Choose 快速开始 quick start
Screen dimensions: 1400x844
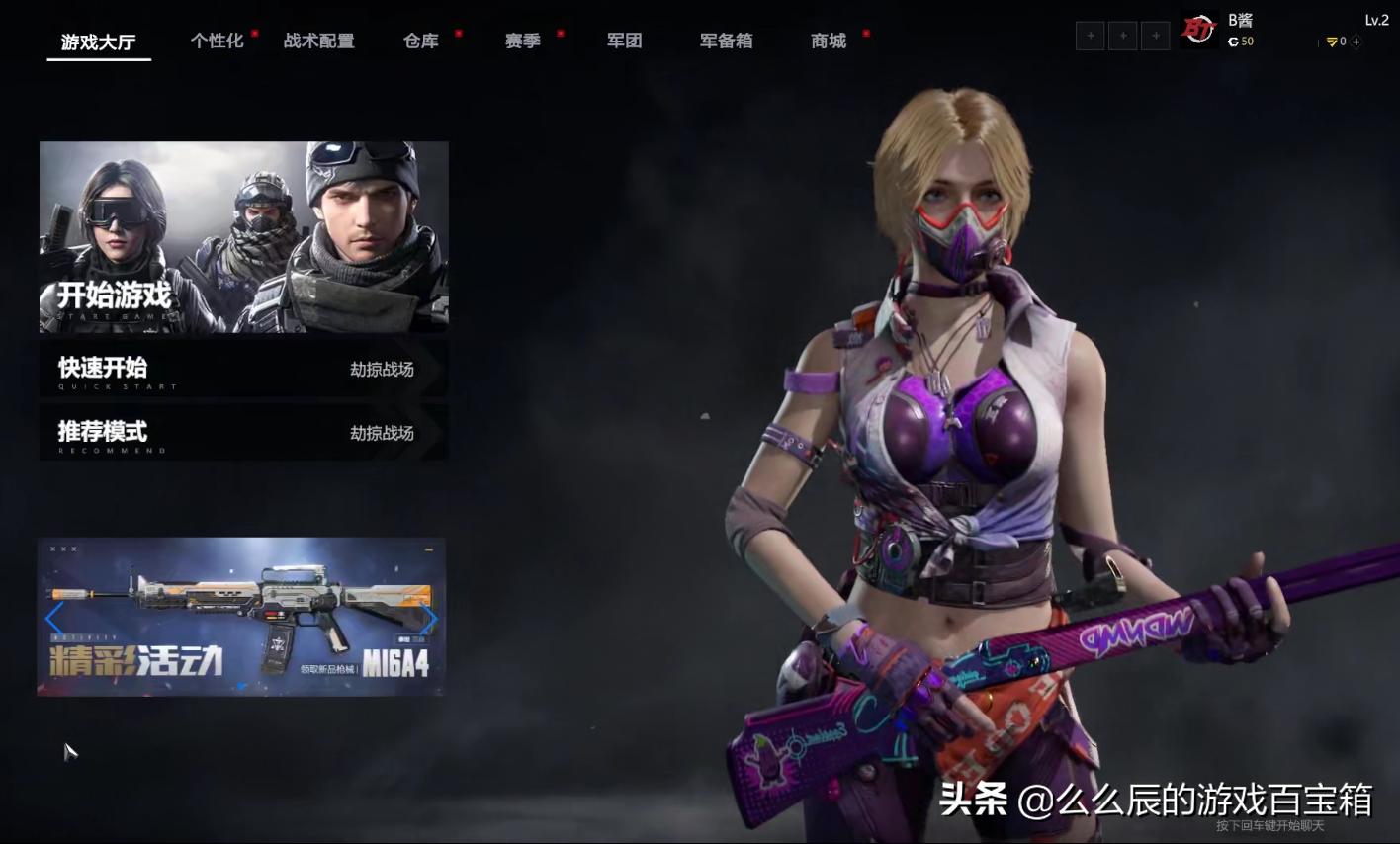coord(243,369)
